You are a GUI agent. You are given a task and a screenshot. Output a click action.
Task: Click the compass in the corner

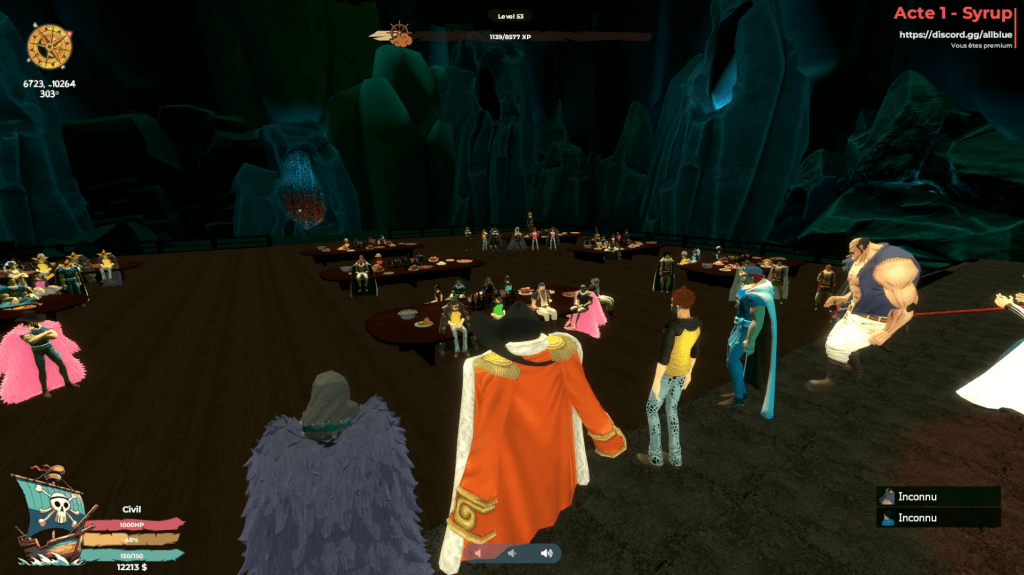click(x=46, y=45)
